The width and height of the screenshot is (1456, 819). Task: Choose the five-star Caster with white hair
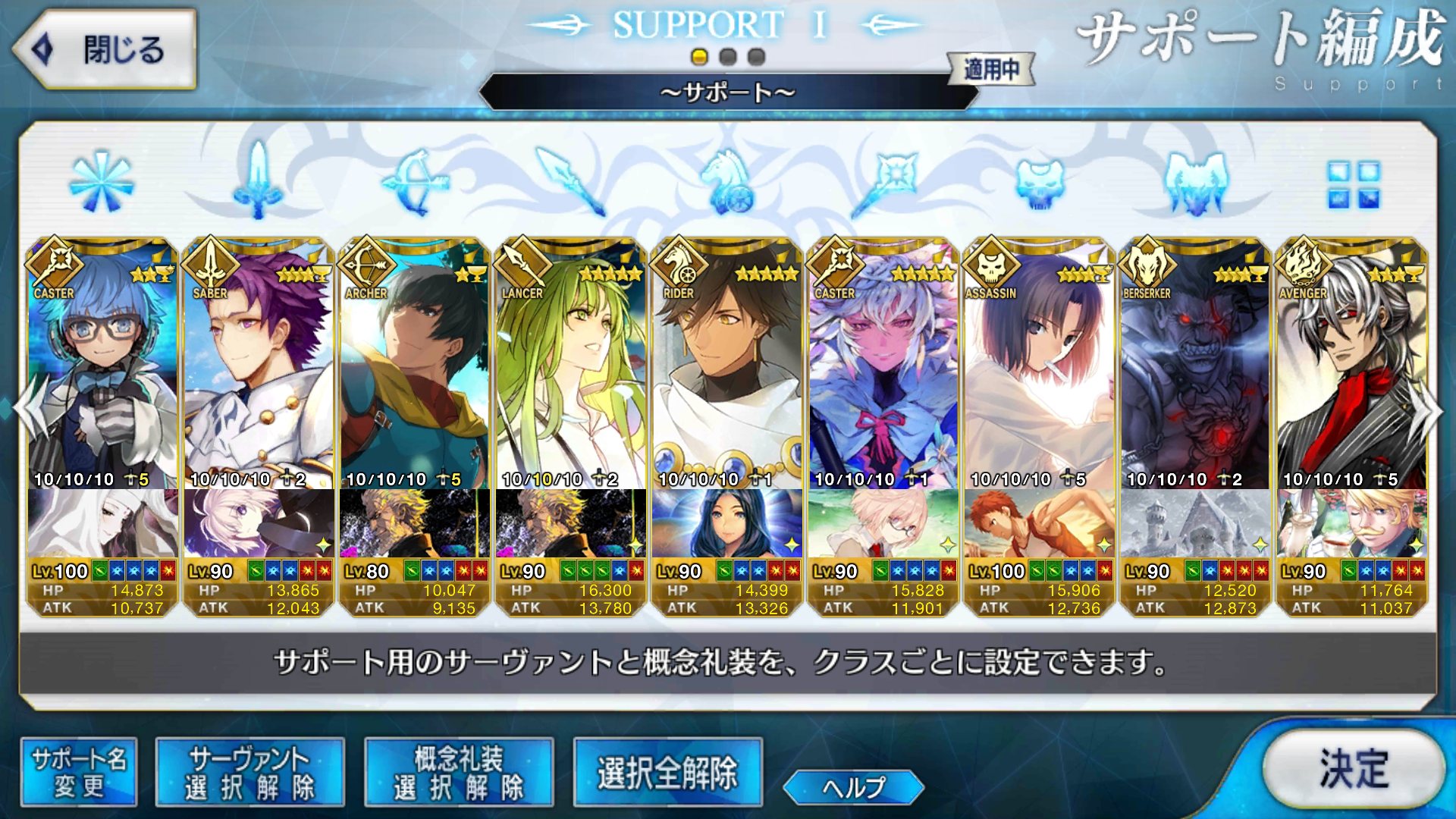883,364
